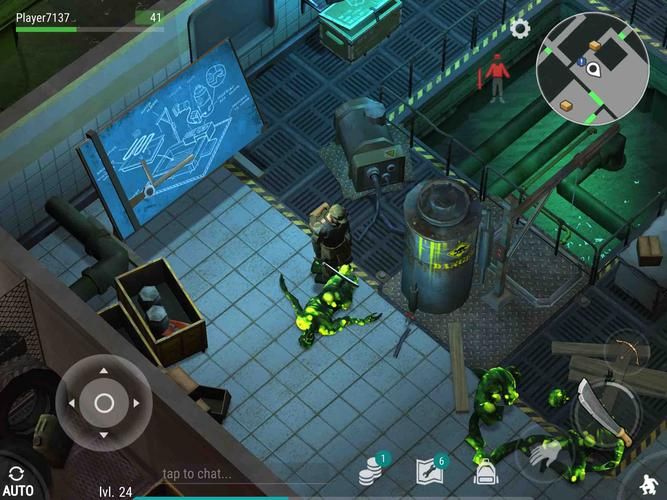Open the circular minimap
This screenshot has height=500, width=667.
tap(592, 68)
